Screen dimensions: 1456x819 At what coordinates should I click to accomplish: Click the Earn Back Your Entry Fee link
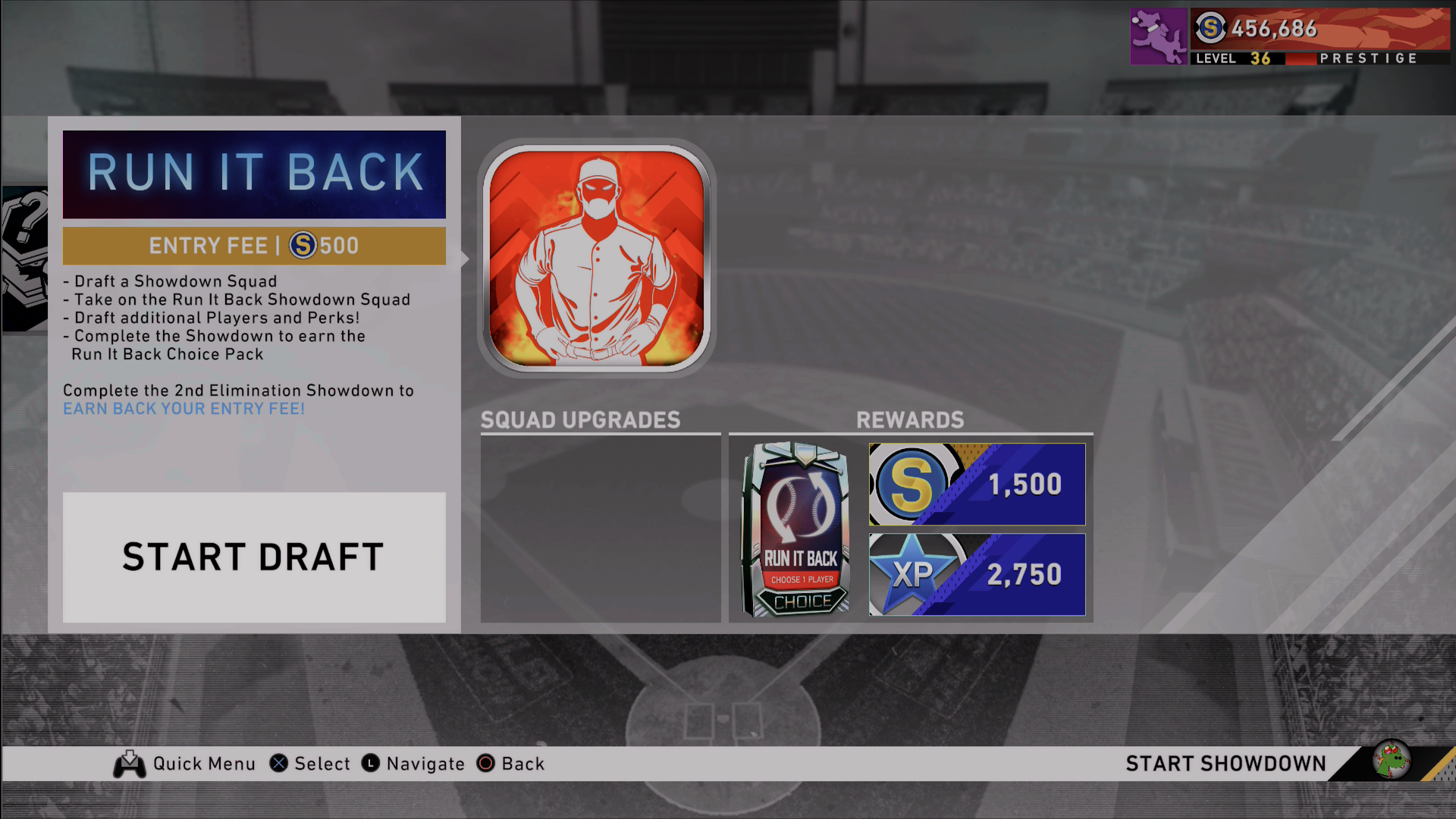tap(184, 408)
